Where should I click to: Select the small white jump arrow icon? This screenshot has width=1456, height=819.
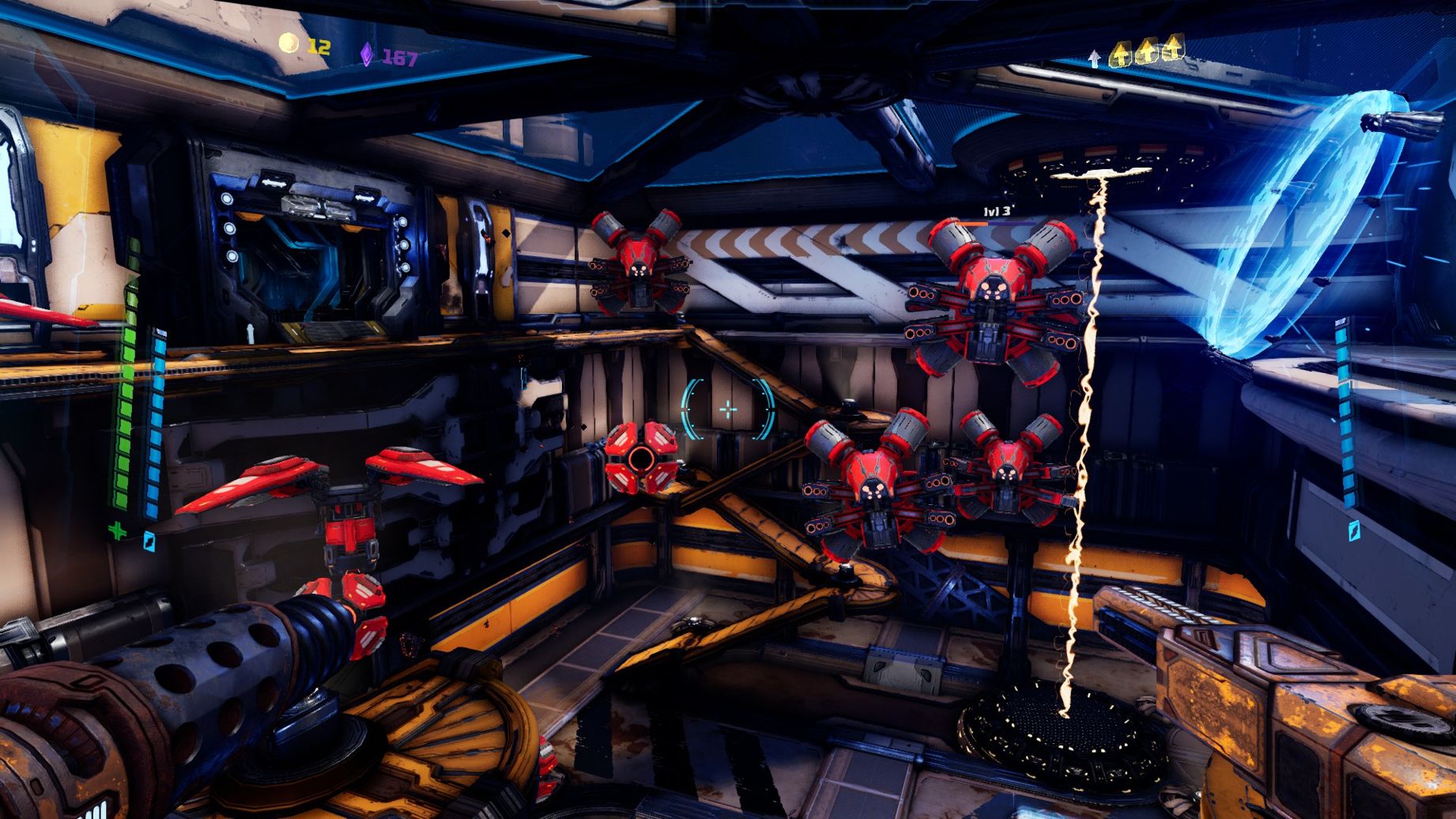(1095, 58)
